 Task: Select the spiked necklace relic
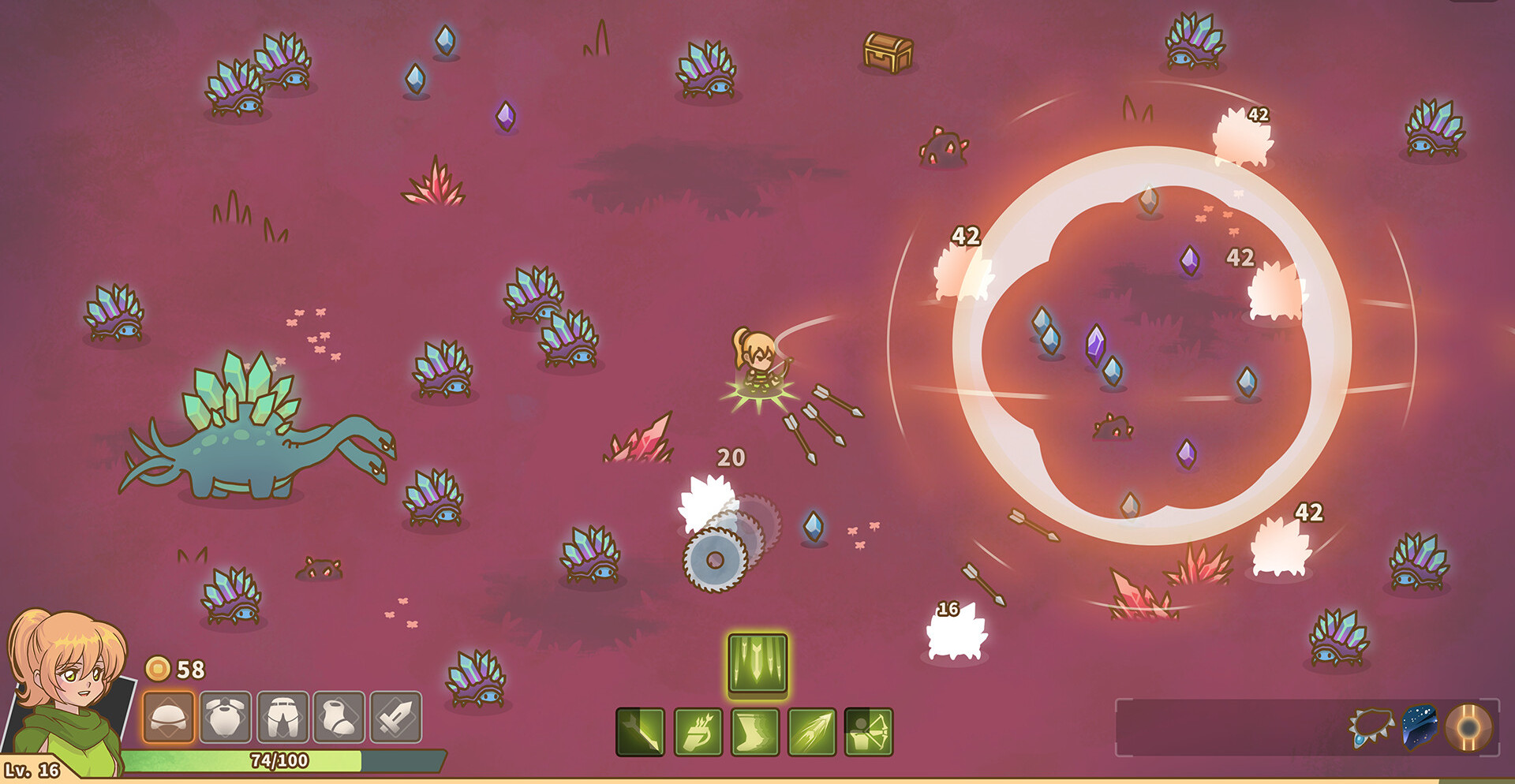tap(1371, 727)
